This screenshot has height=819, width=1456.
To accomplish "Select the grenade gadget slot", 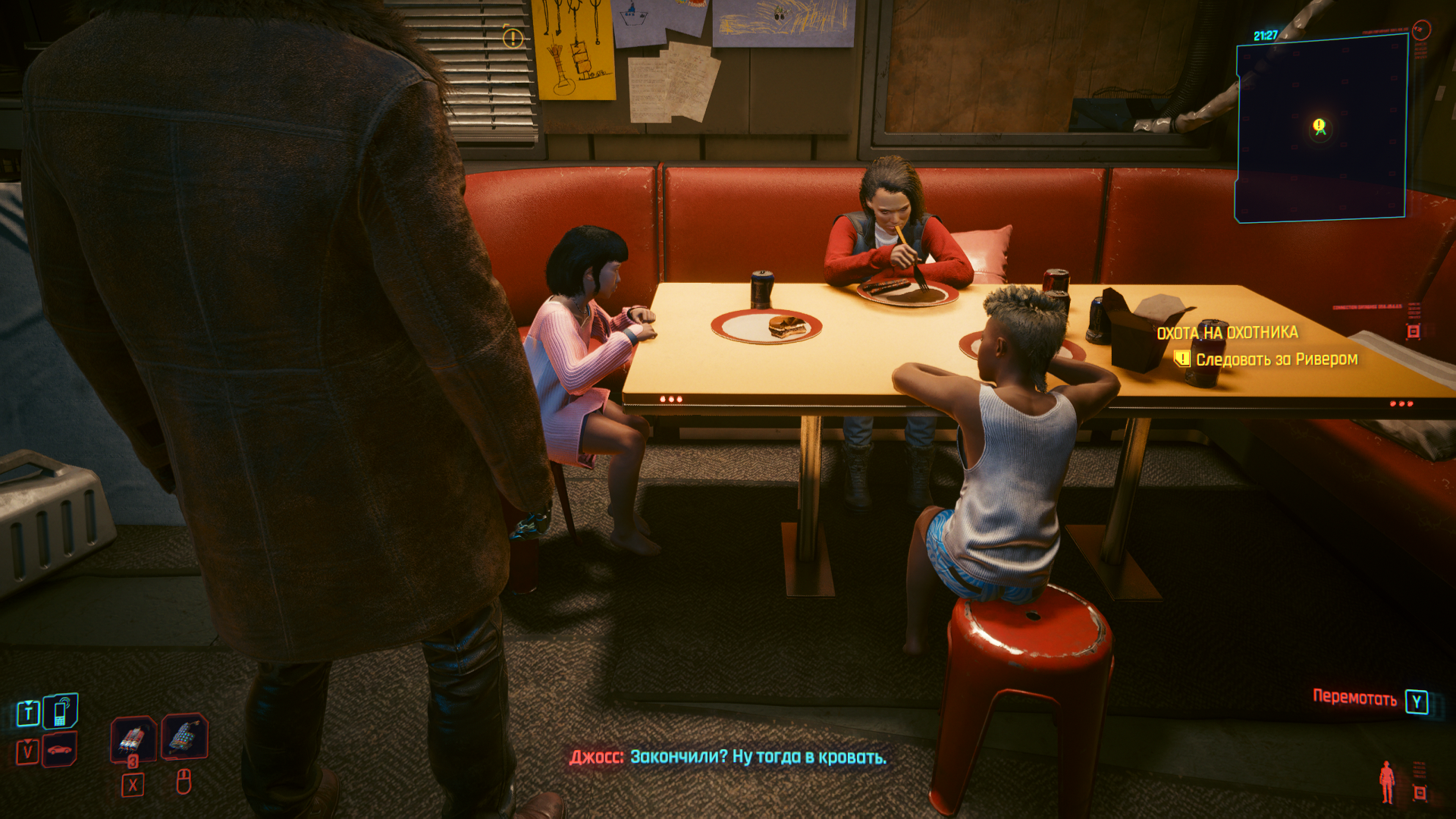I will [184, 736].
